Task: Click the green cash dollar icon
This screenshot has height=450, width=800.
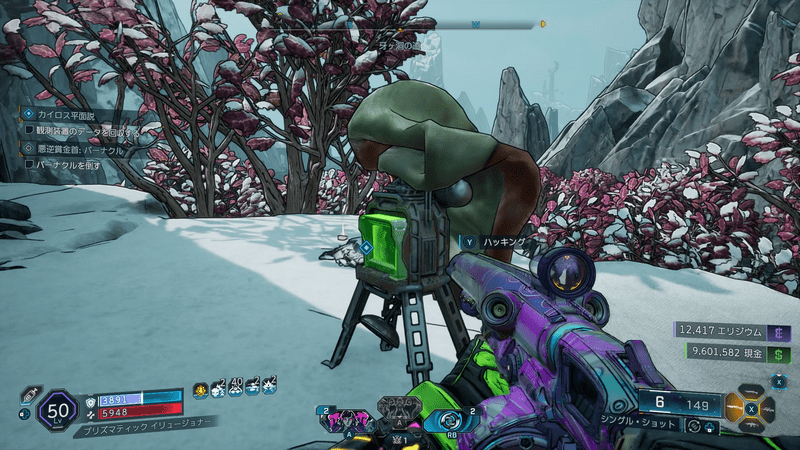Action: [x=780, y=353]
